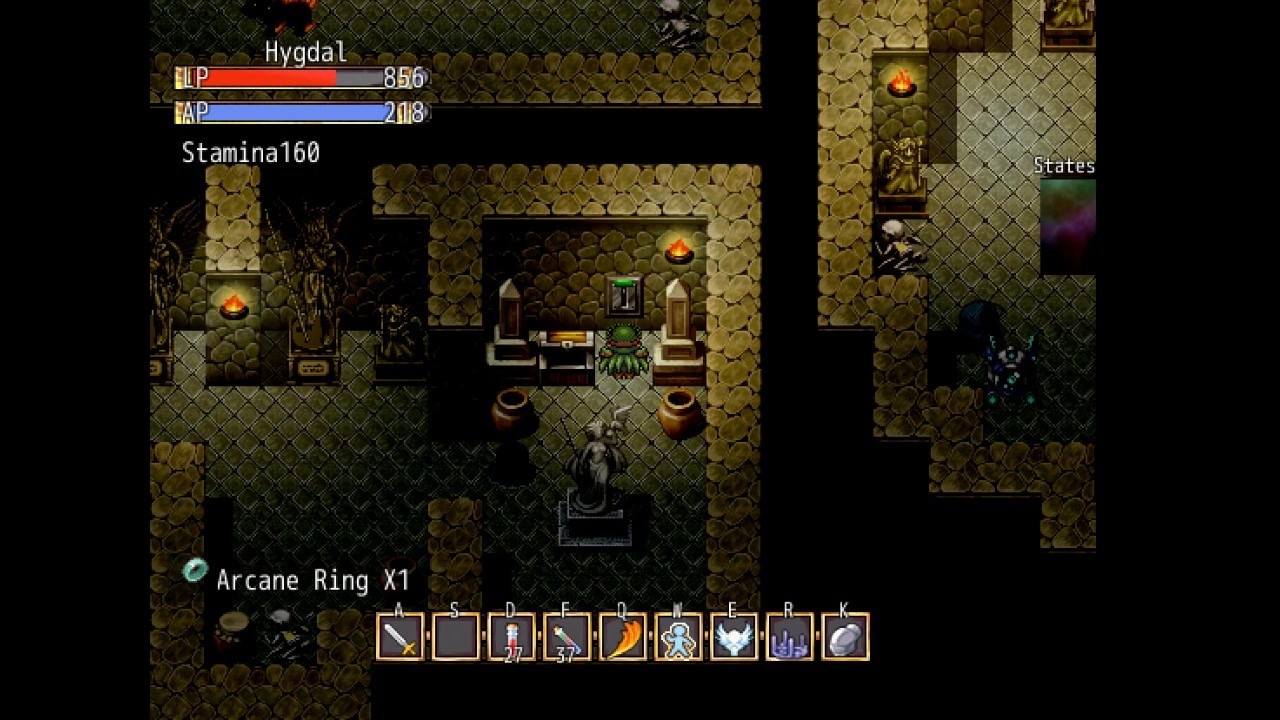Click the Hygdal character name label
This screenshot has width=1280, height=720.
pos(305,52)
